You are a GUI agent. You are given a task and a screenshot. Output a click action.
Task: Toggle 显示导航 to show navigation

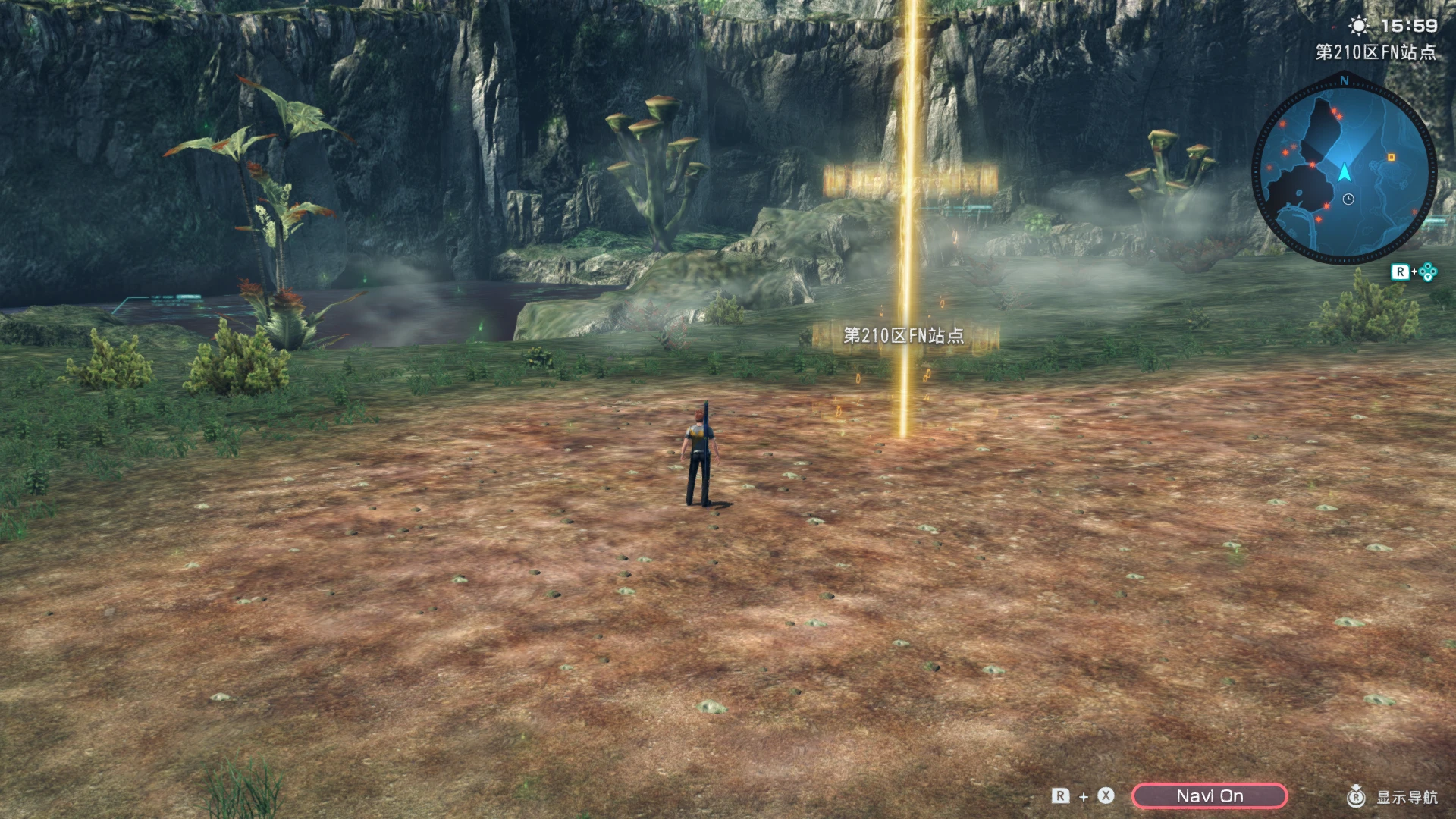[1409, 798]
